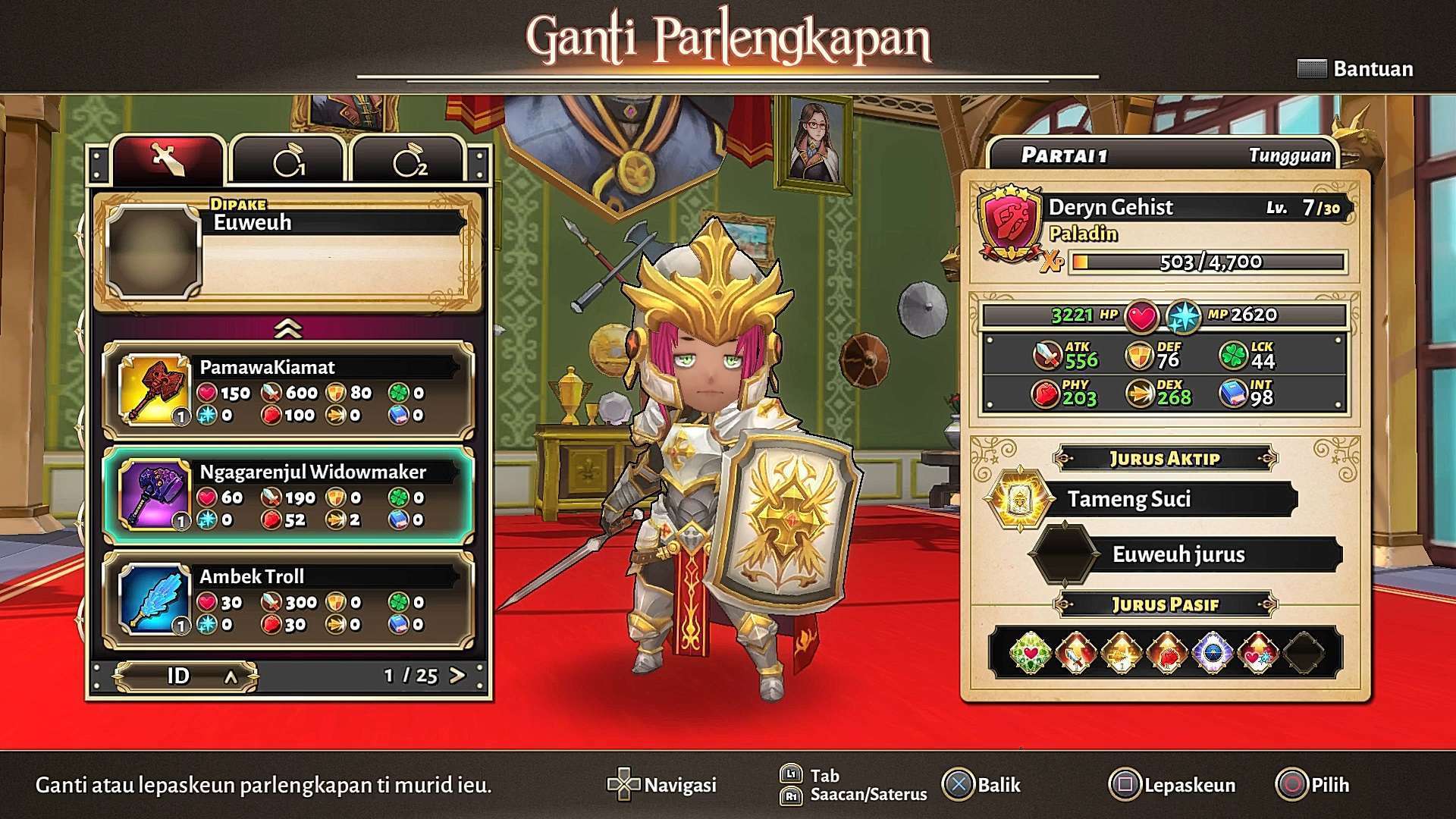Image resolution: width=1456 pixels, height=819 pixels.
Task: Click Pilih to confirm selection
Action: pos(1313,785)
